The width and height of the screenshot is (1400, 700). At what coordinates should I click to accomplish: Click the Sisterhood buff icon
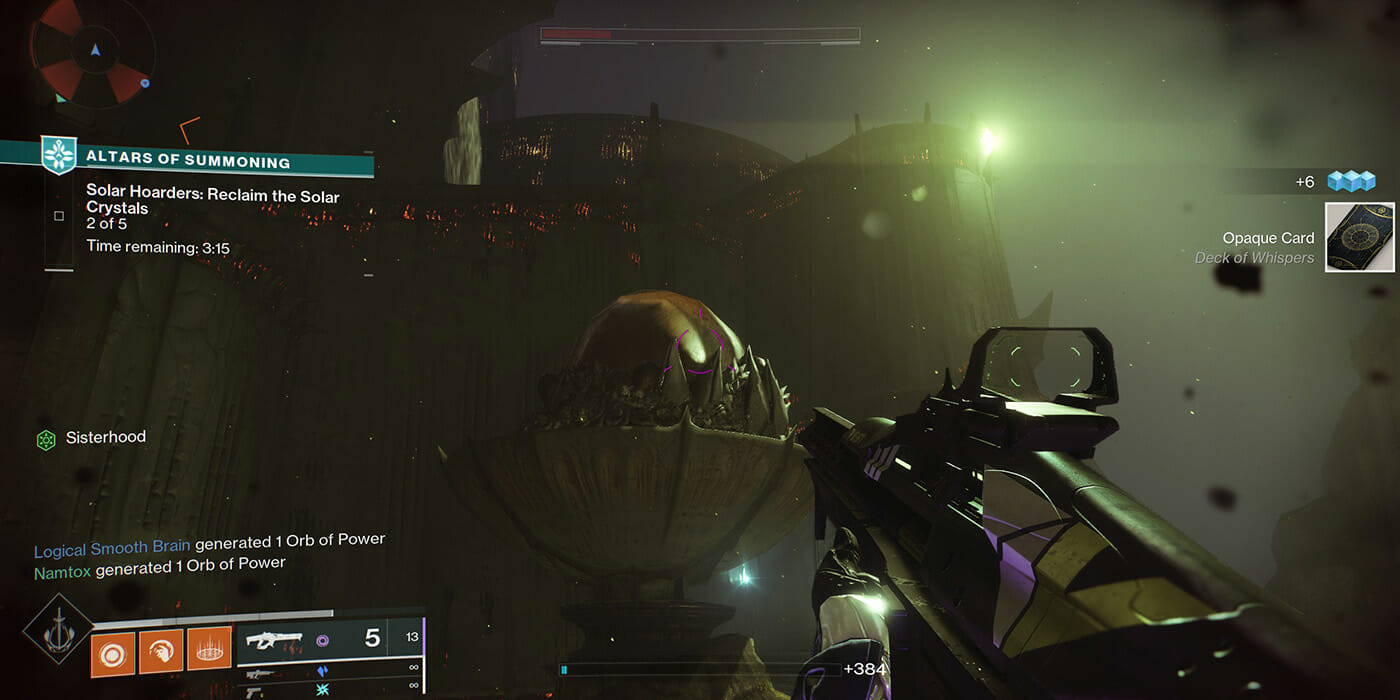point(46,439)
